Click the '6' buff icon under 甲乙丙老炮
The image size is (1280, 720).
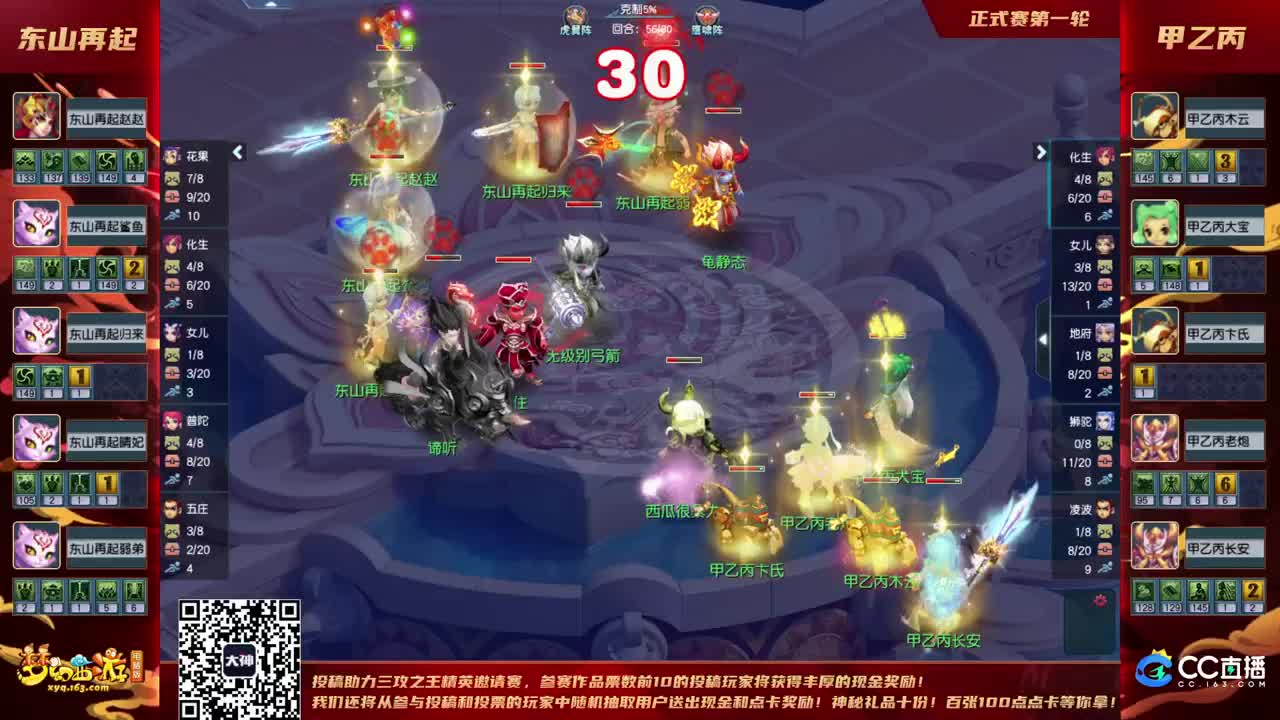click(x=1223, y=484)
